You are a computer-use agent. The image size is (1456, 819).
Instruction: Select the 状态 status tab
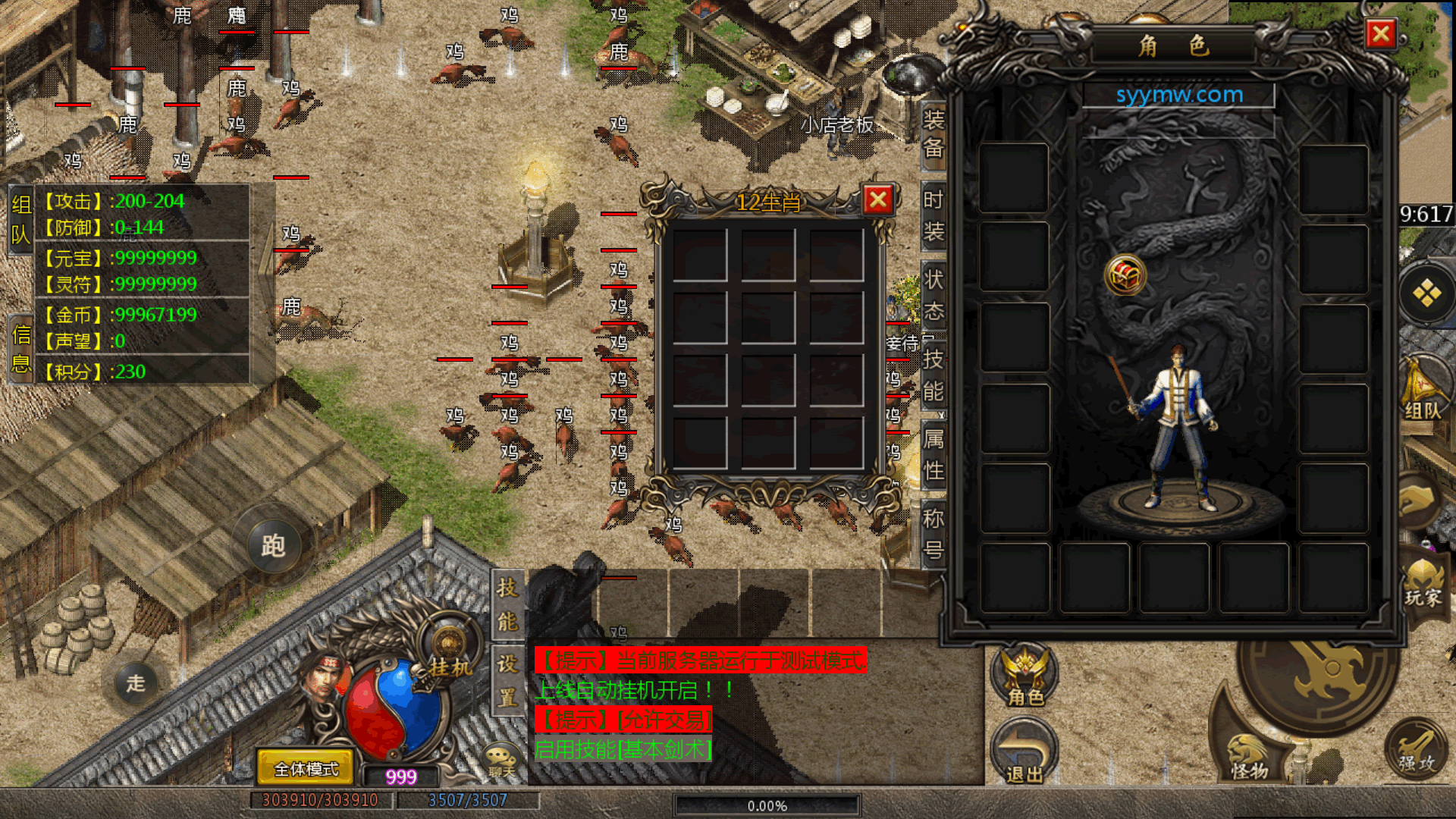[x=933, y=295]
